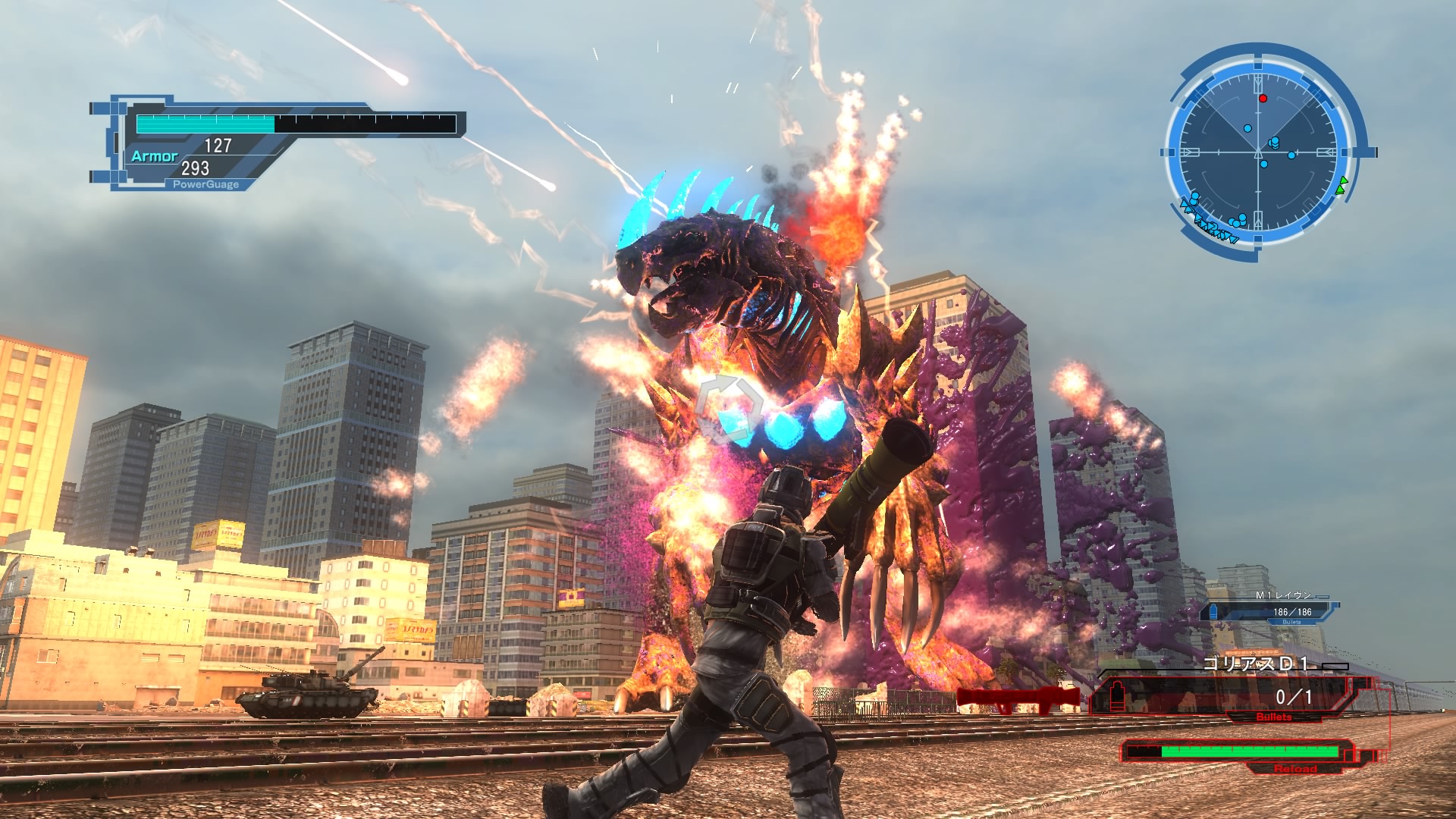Select the red rocket launcher weapon icon

click(1018, 698)
